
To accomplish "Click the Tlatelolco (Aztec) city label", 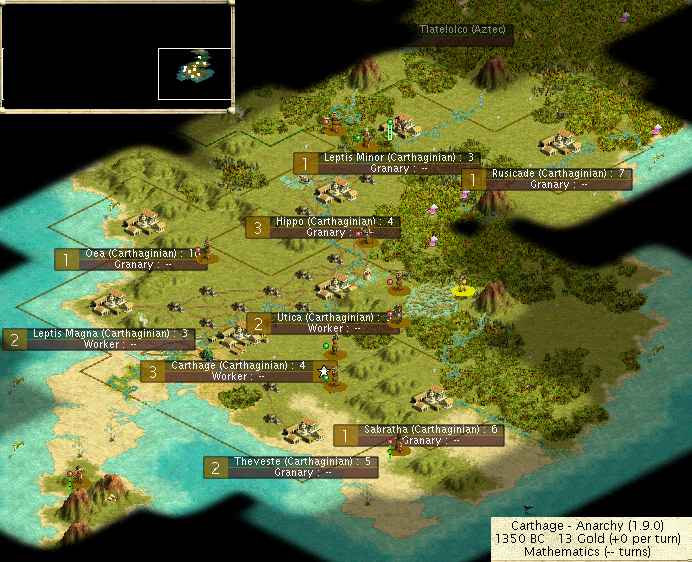I will coord(466,30).
